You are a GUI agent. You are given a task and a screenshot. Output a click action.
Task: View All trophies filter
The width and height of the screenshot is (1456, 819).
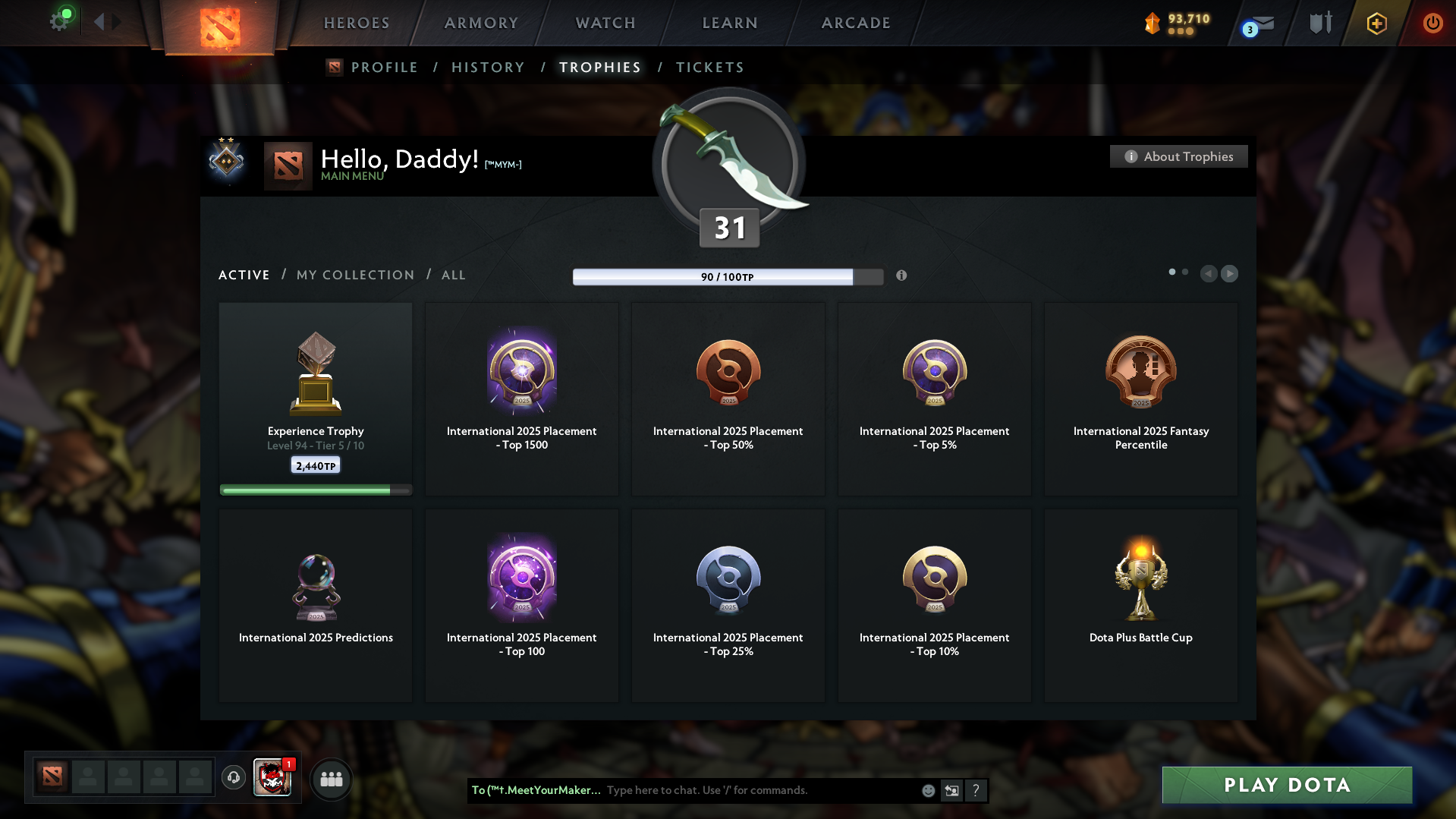click(454, 275)
